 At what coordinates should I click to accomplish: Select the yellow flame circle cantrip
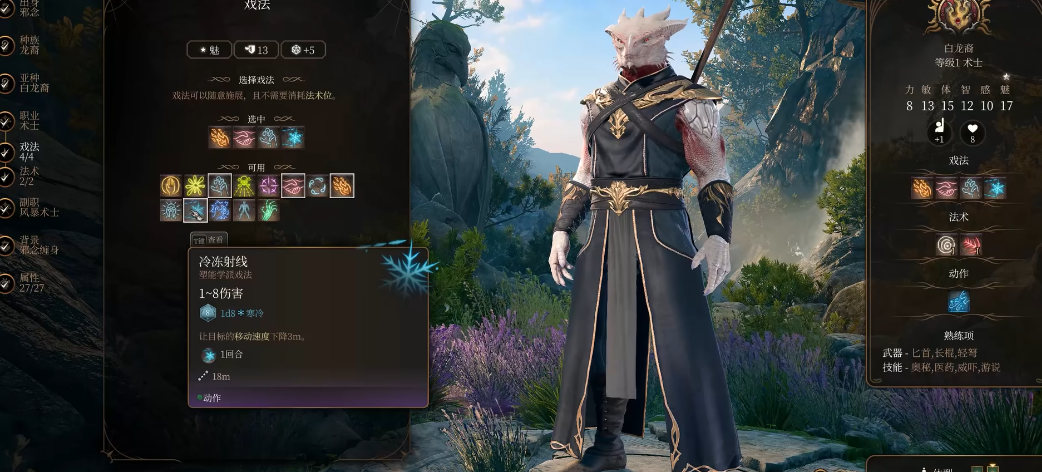click(171, 186)
